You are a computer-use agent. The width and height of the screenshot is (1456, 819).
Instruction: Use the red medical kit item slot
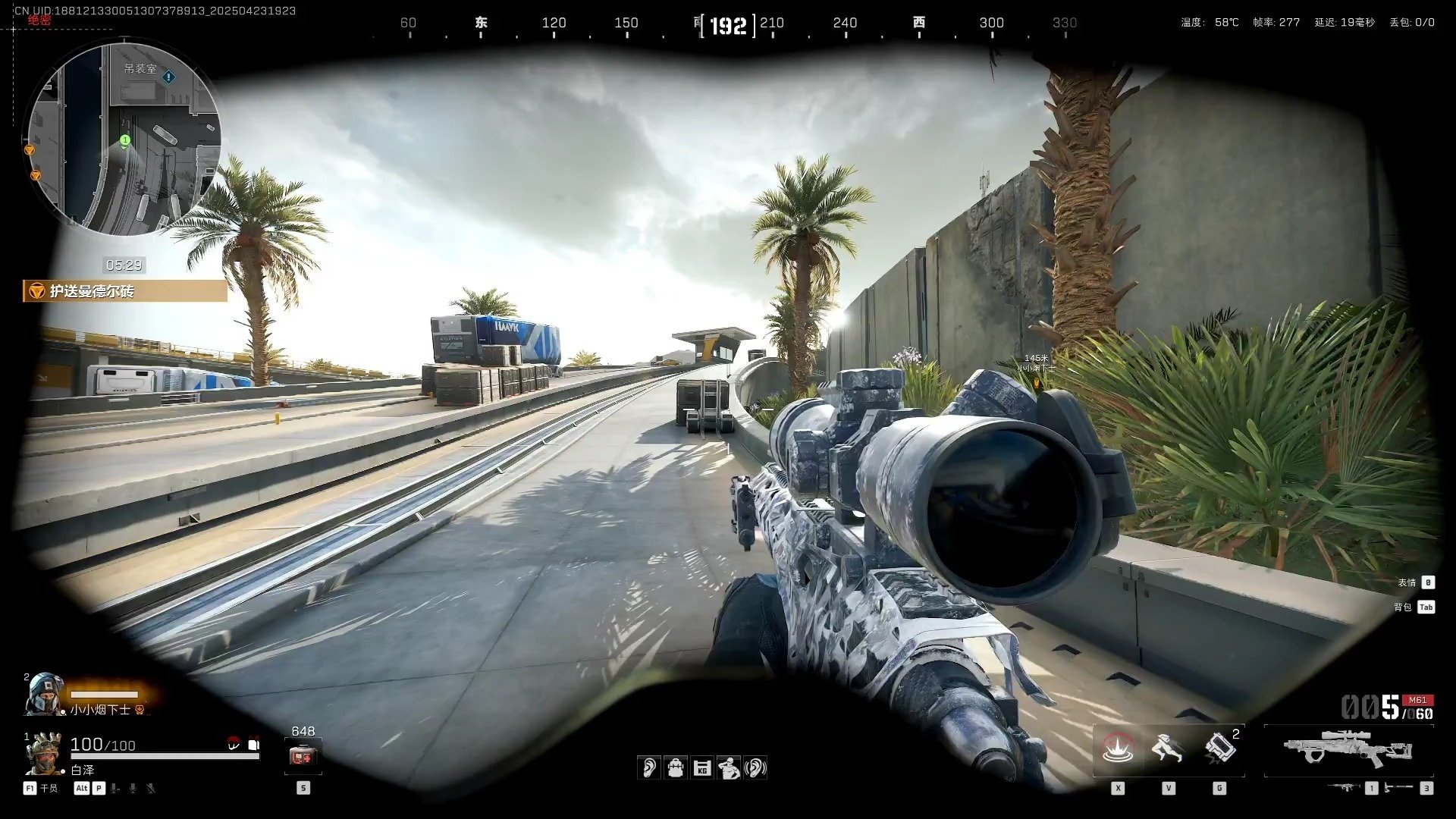303,756
